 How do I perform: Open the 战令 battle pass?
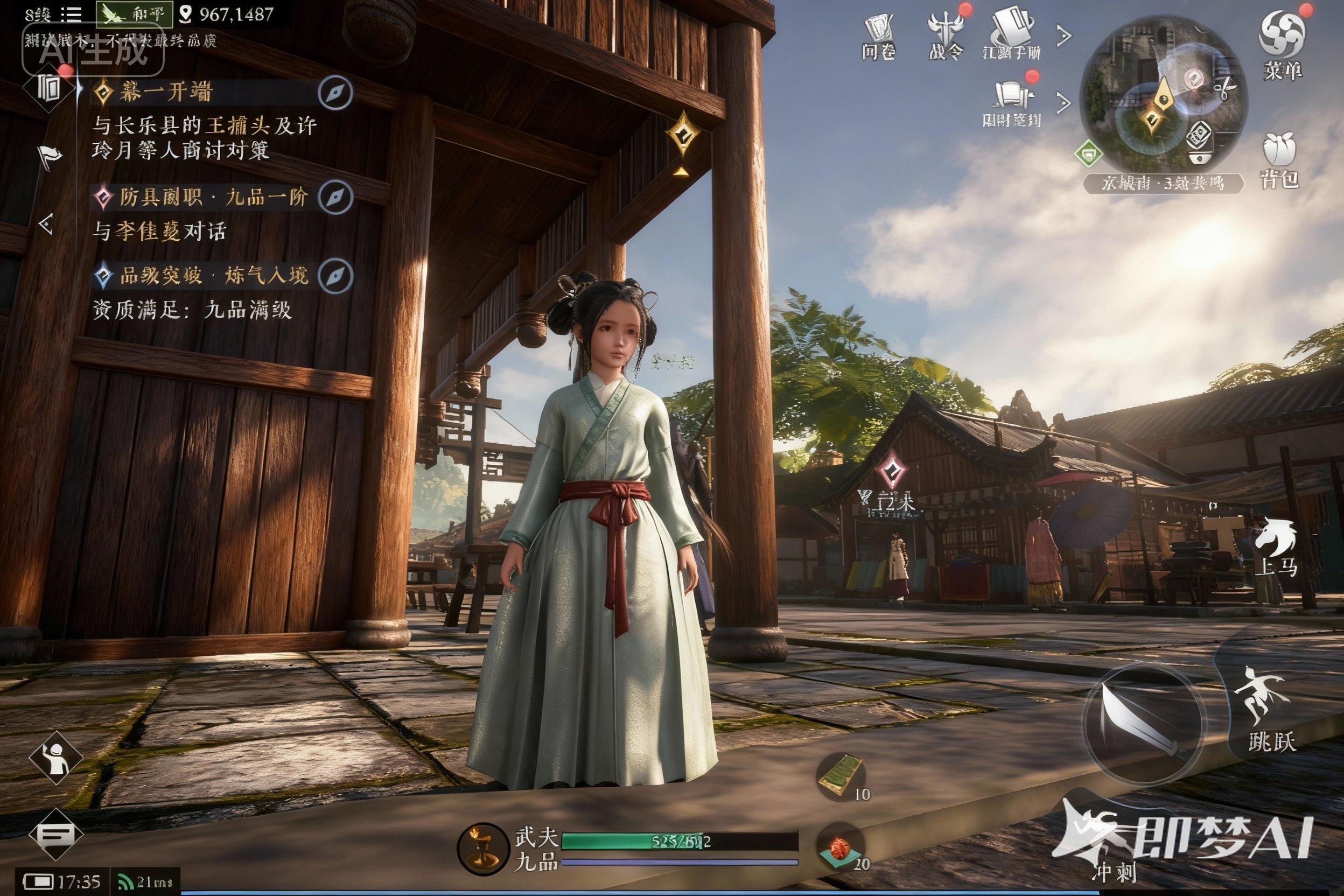click(x=946, y=34)
